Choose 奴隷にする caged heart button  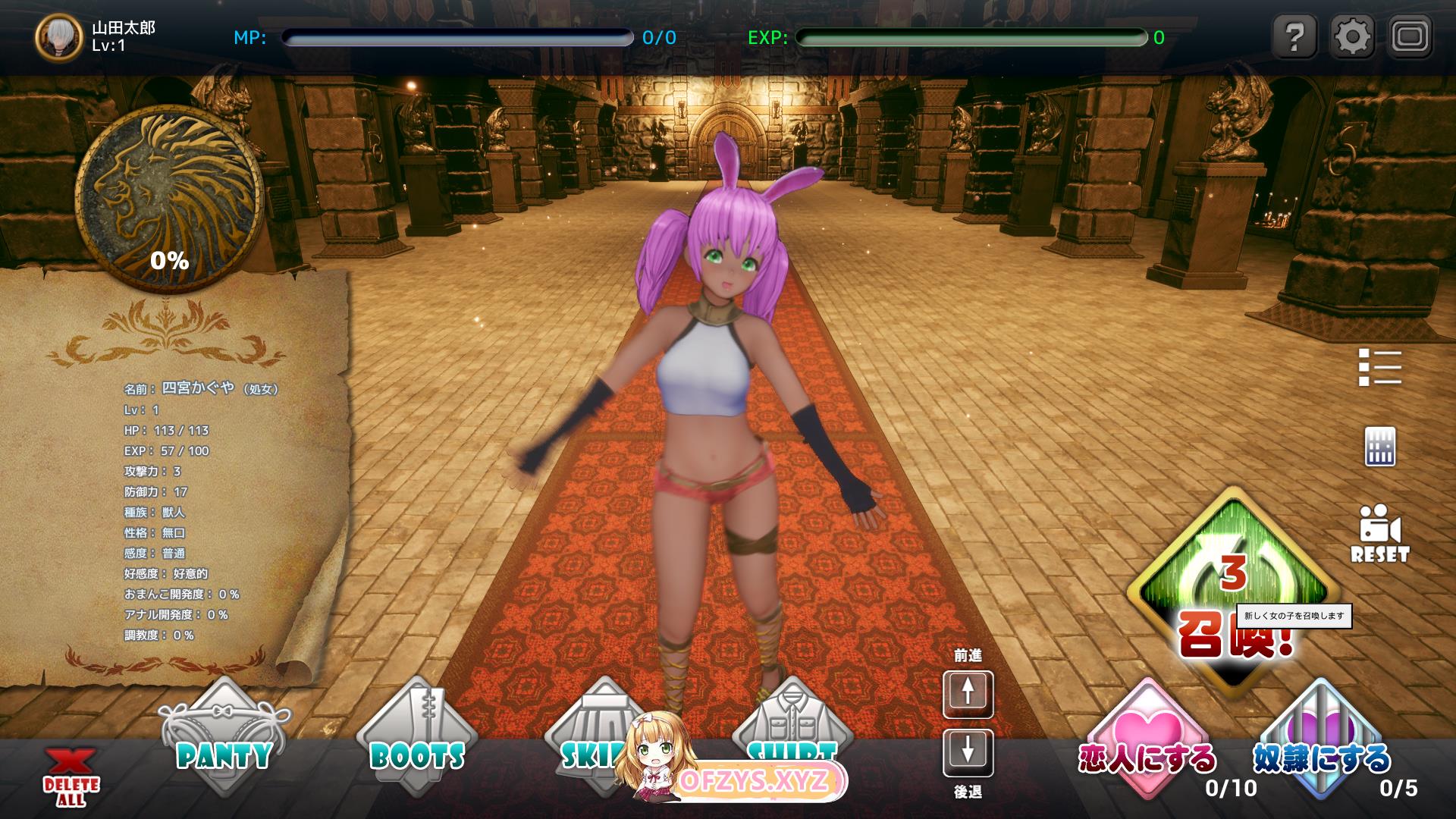1321,739
